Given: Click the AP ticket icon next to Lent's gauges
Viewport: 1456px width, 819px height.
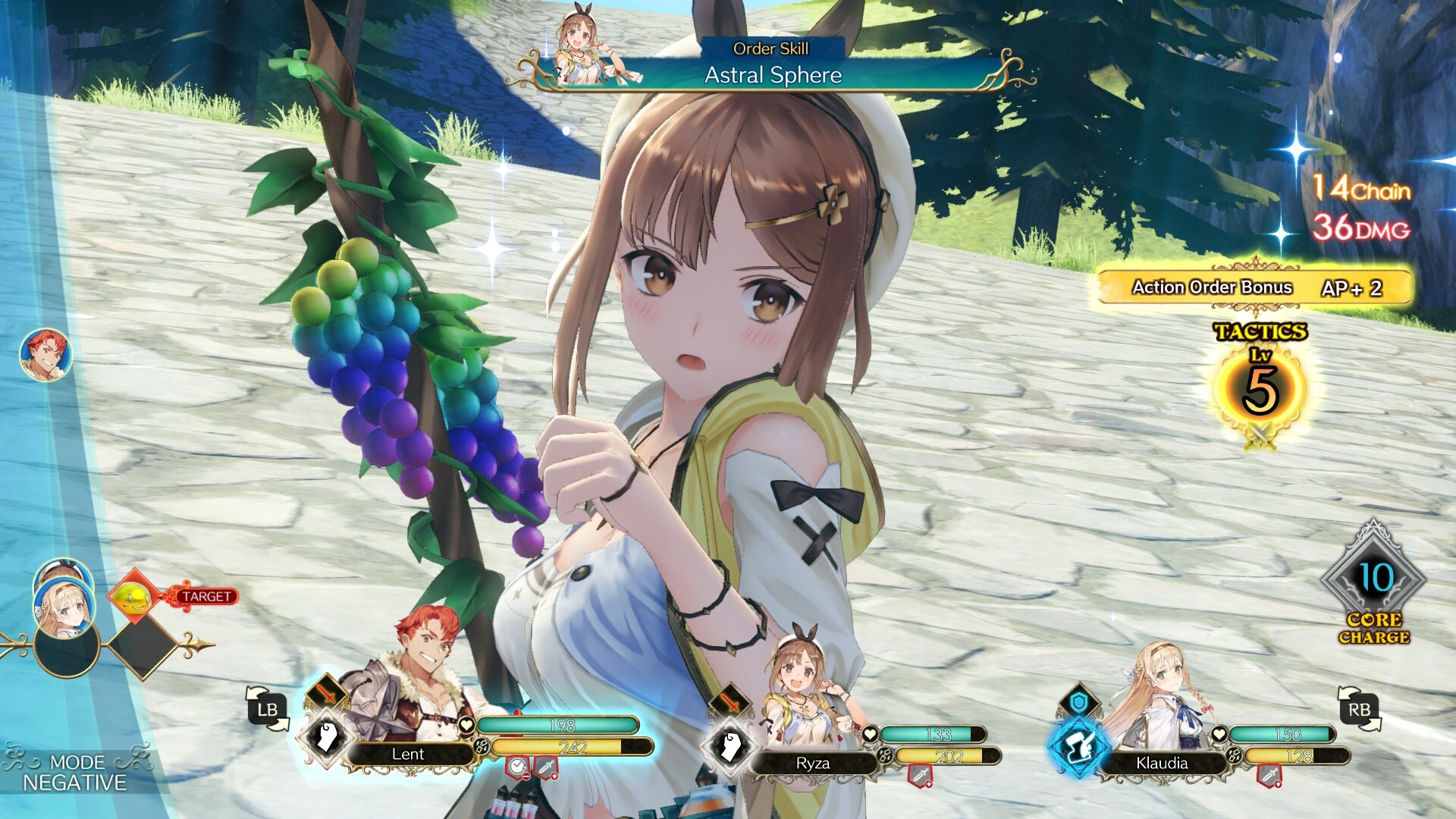Looking at the screenshot, I should 482,747.
